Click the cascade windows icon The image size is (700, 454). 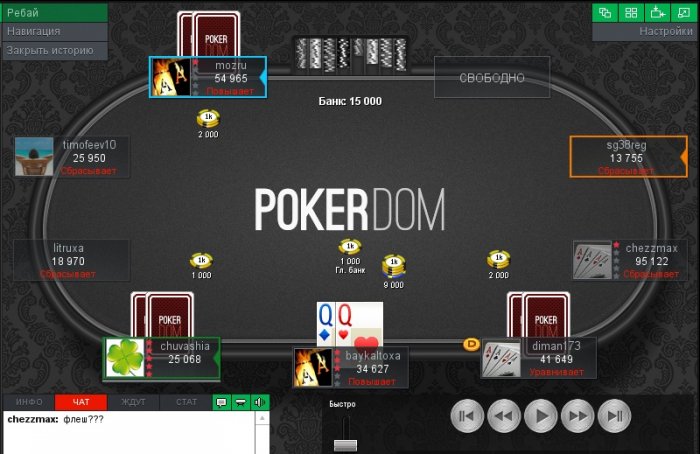[x=606, y=13]
